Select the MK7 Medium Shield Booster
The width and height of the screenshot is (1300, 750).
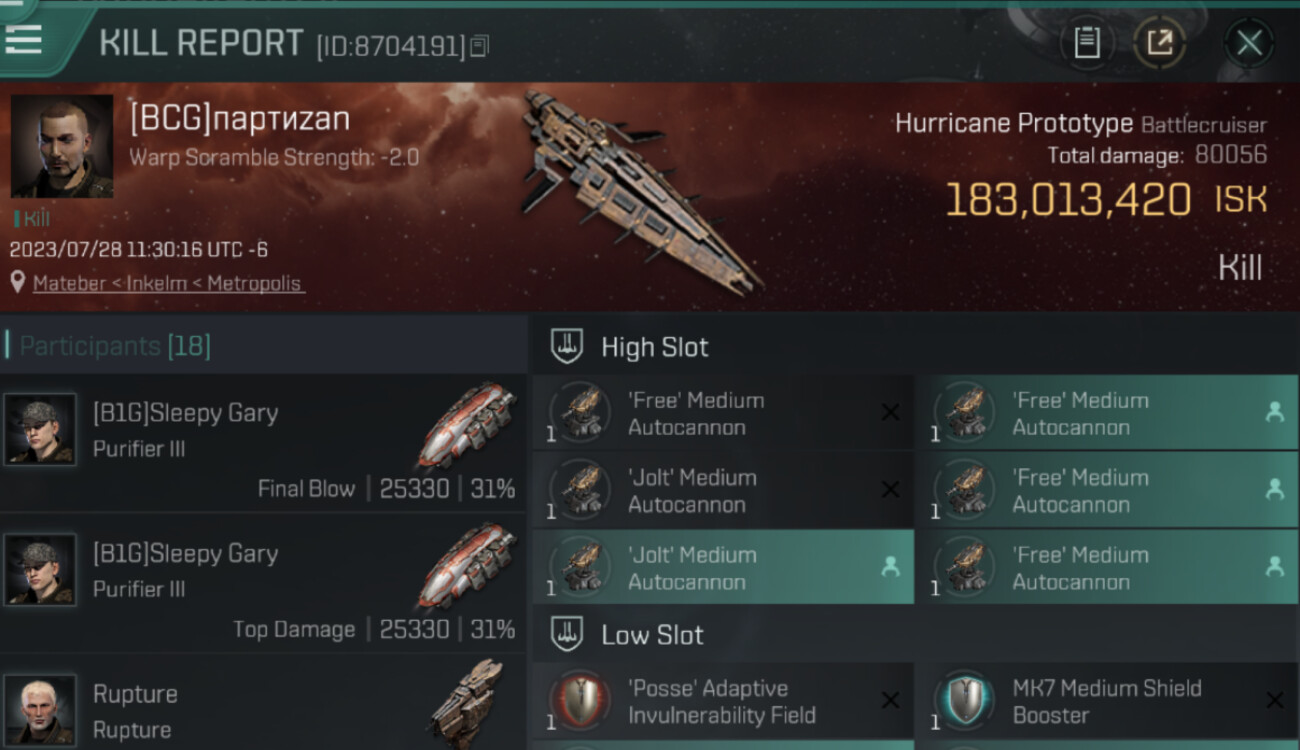coord(1106,701)
